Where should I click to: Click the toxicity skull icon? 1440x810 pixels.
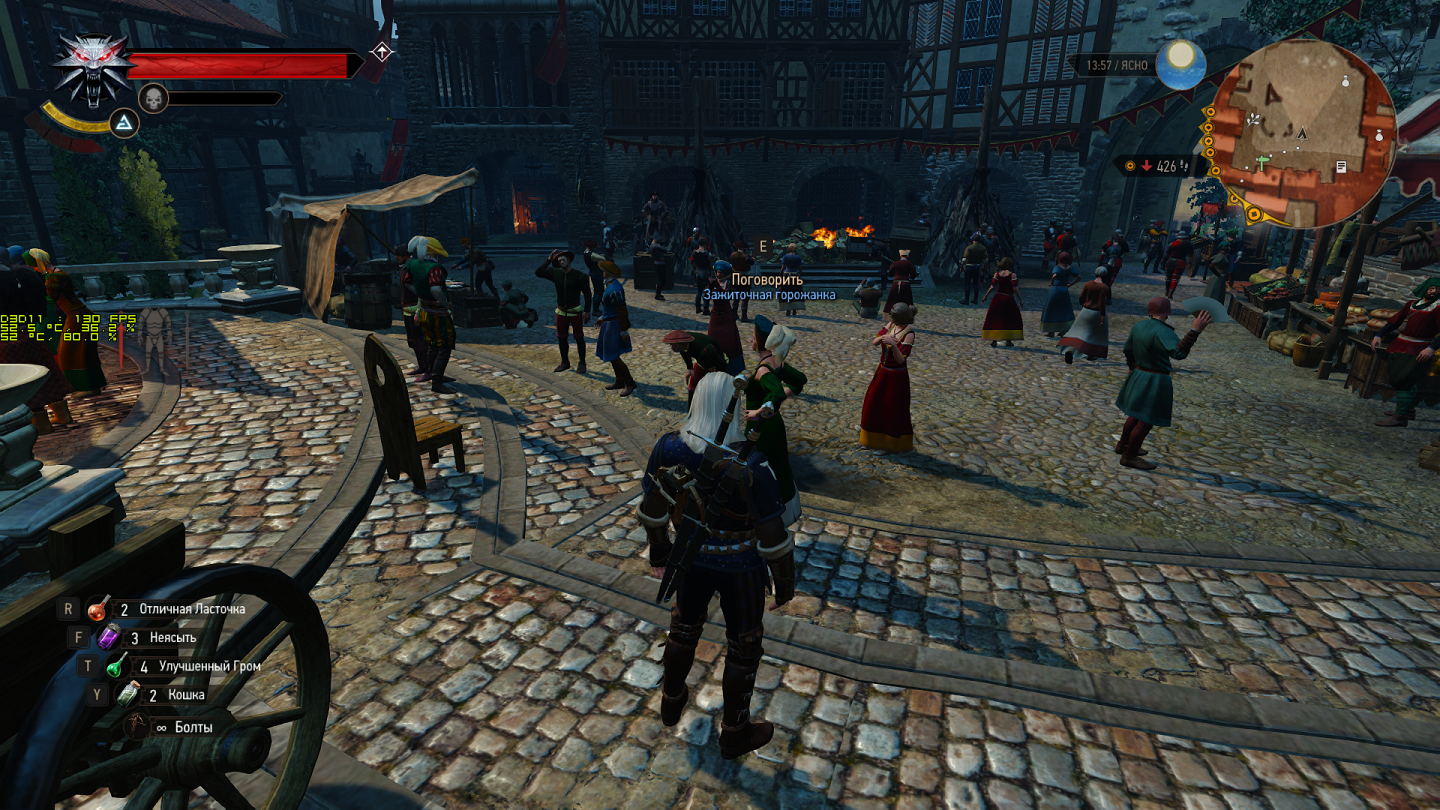(x=152, y=98)
